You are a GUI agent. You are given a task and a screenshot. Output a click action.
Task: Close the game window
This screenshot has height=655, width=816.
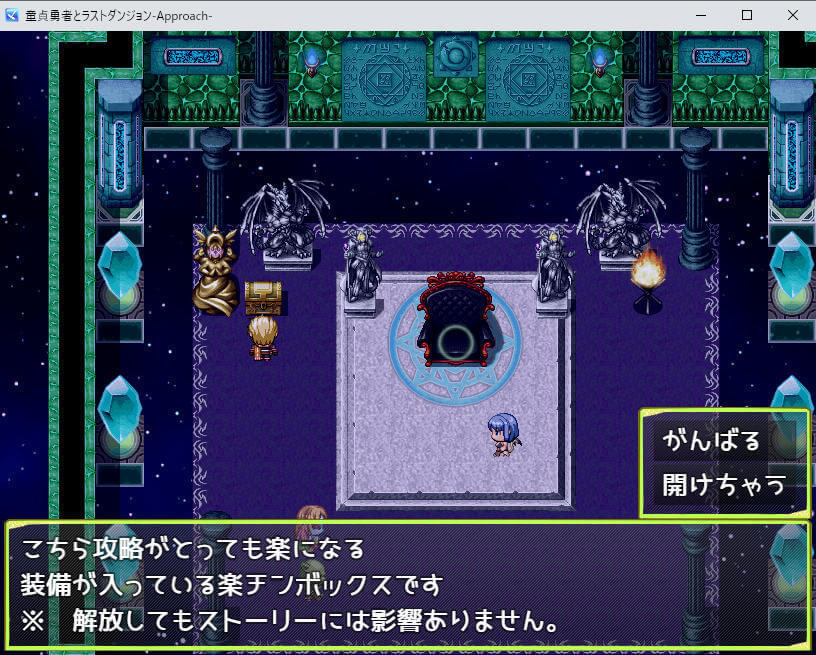point(792,15)
